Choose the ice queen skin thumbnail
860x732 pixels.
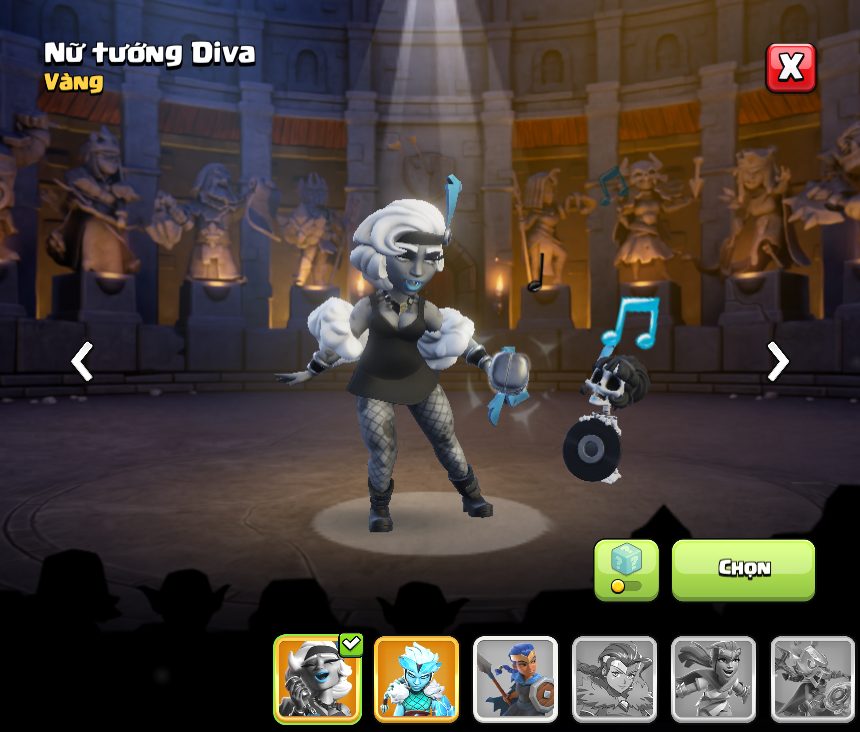pos(416,679)
